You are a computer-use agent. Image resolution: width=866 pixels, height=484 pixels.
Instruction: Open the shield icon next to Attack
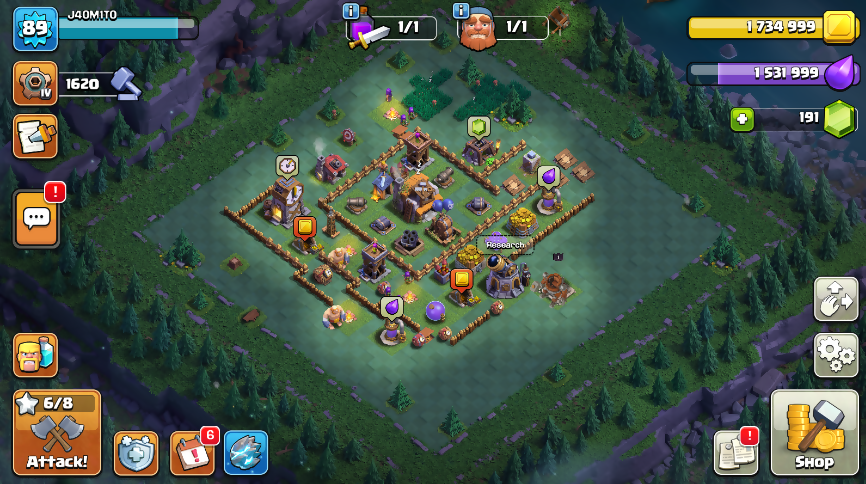click(135, 452)
